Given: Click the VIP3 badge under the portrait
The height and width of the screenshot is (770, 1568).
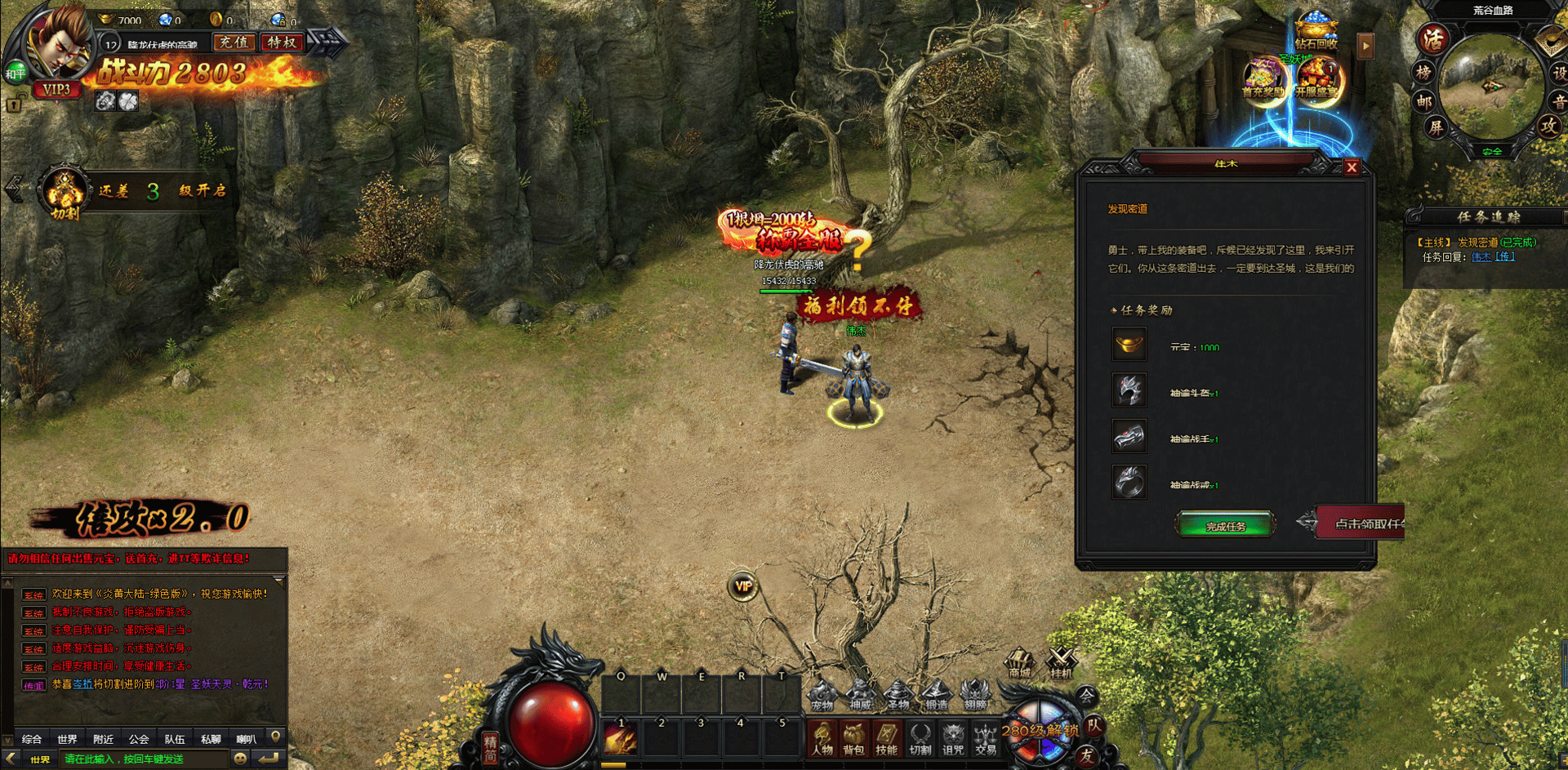Looking at the screenshot, I should click(56, 89).
